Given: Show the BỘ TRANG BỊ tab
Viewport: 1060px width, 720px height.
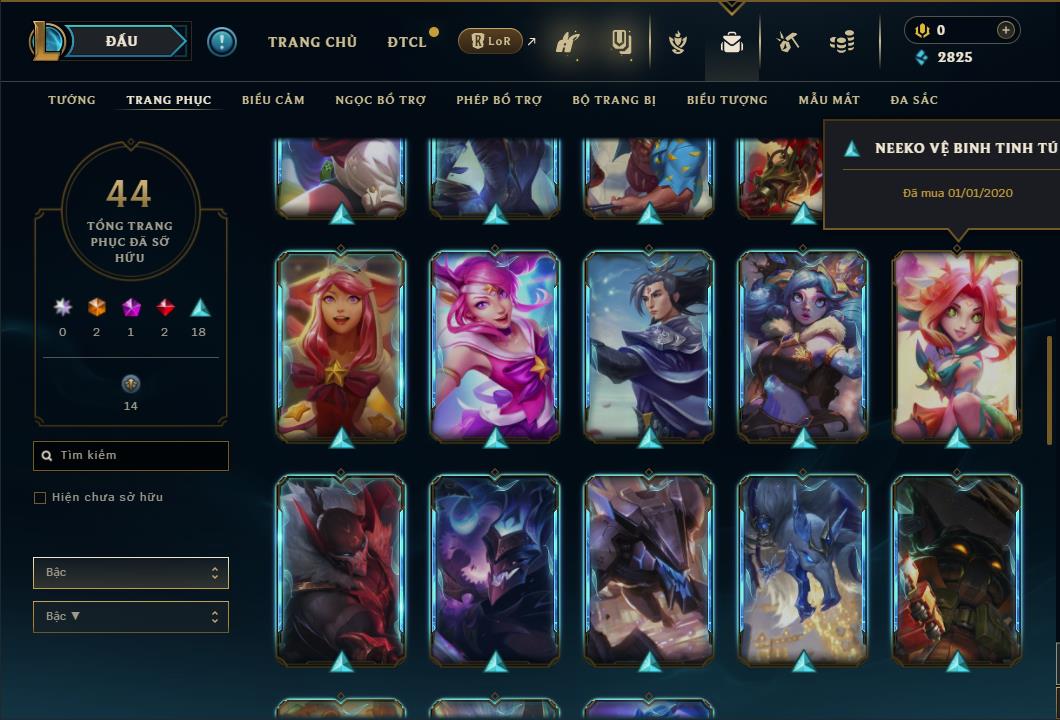Looking at the screenshot, I should 614,100.
